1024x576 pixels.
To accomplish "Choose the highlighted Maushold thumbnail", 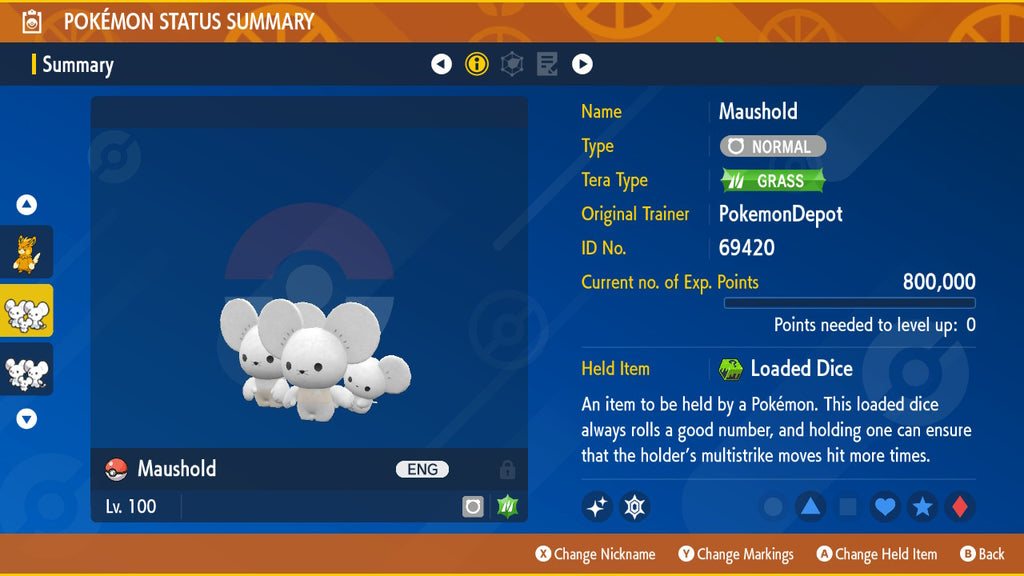I will point(26,311).
